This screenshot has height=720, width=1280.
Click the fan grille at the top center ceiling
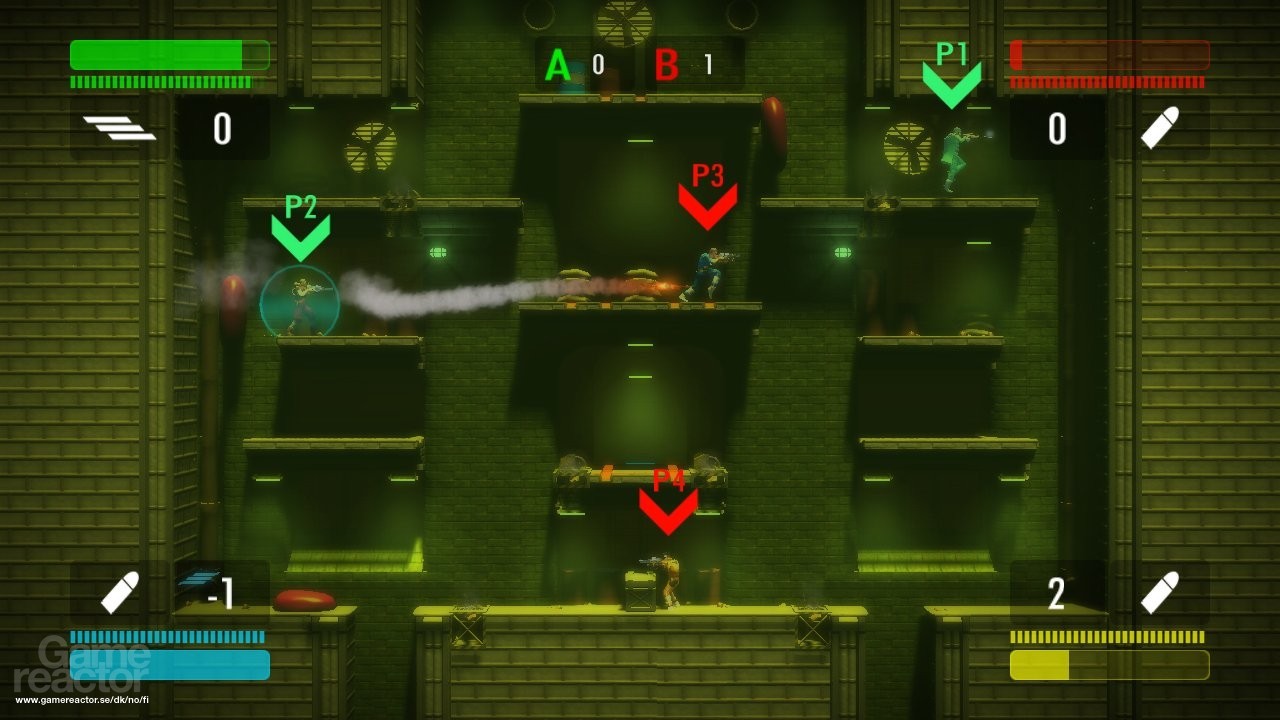[x=622, y=22]
